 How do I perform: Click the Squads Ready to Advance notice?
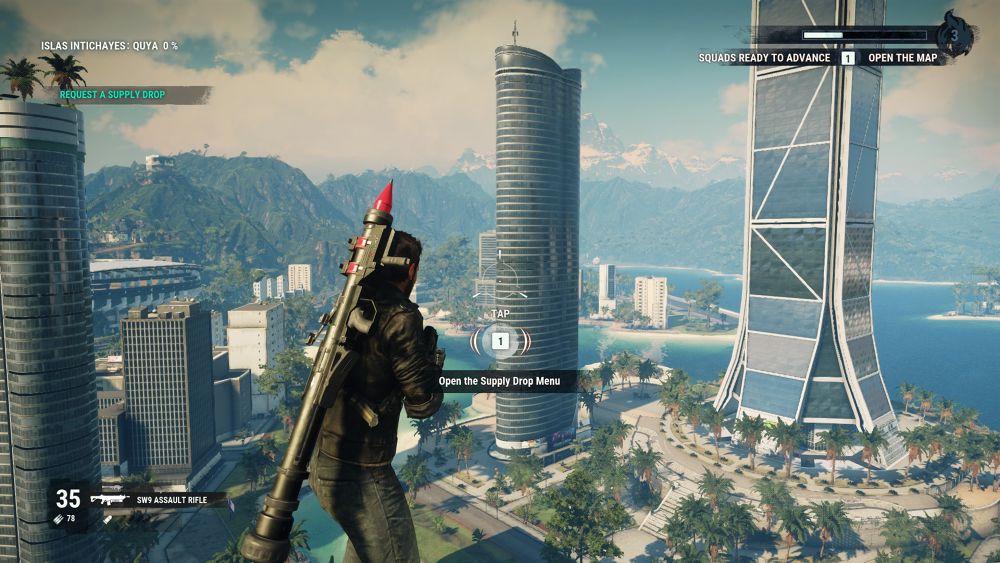tap(765, 58)
